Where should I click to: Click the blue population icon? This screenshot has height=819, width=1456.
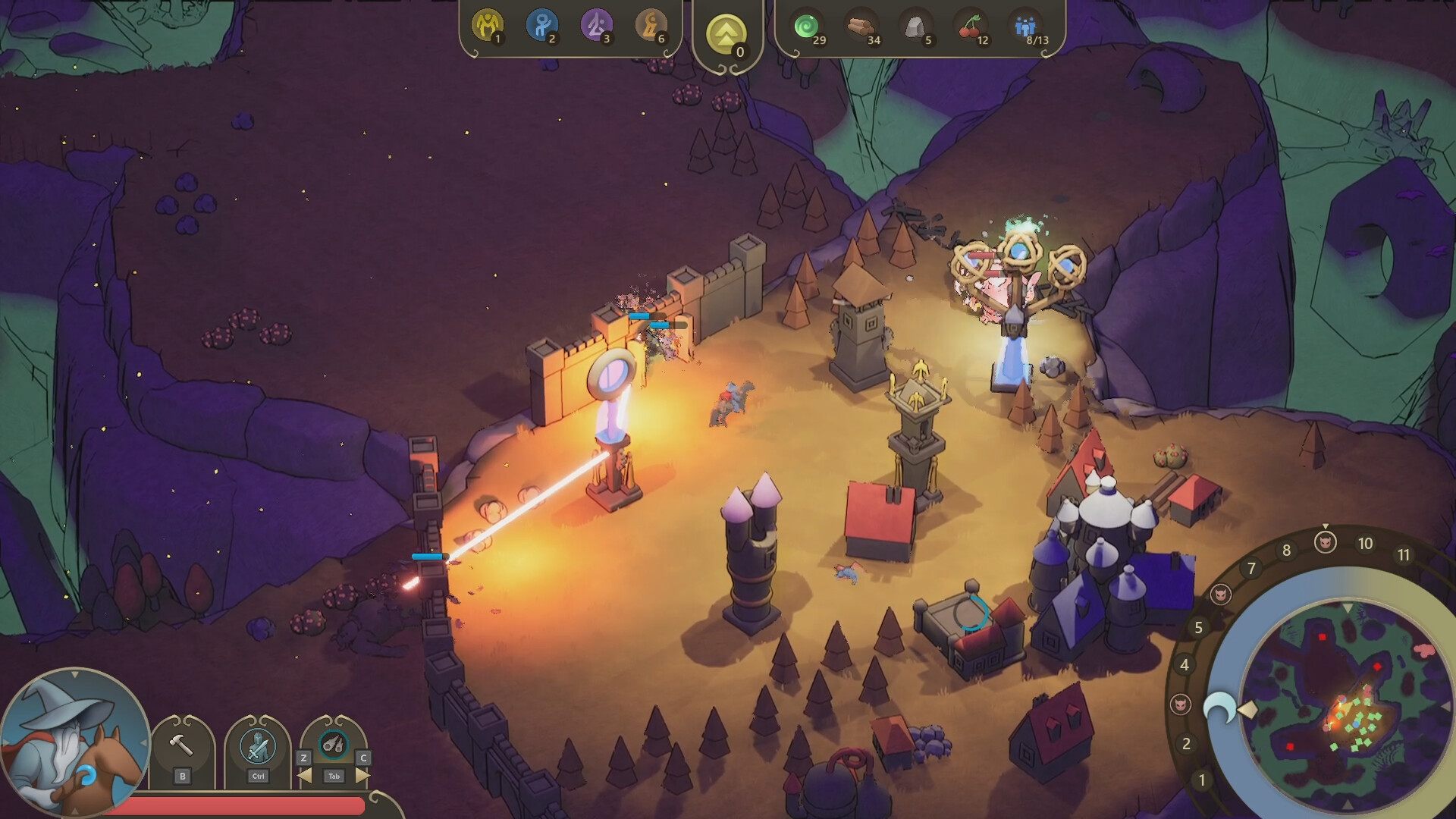[x=1025, y=27]
